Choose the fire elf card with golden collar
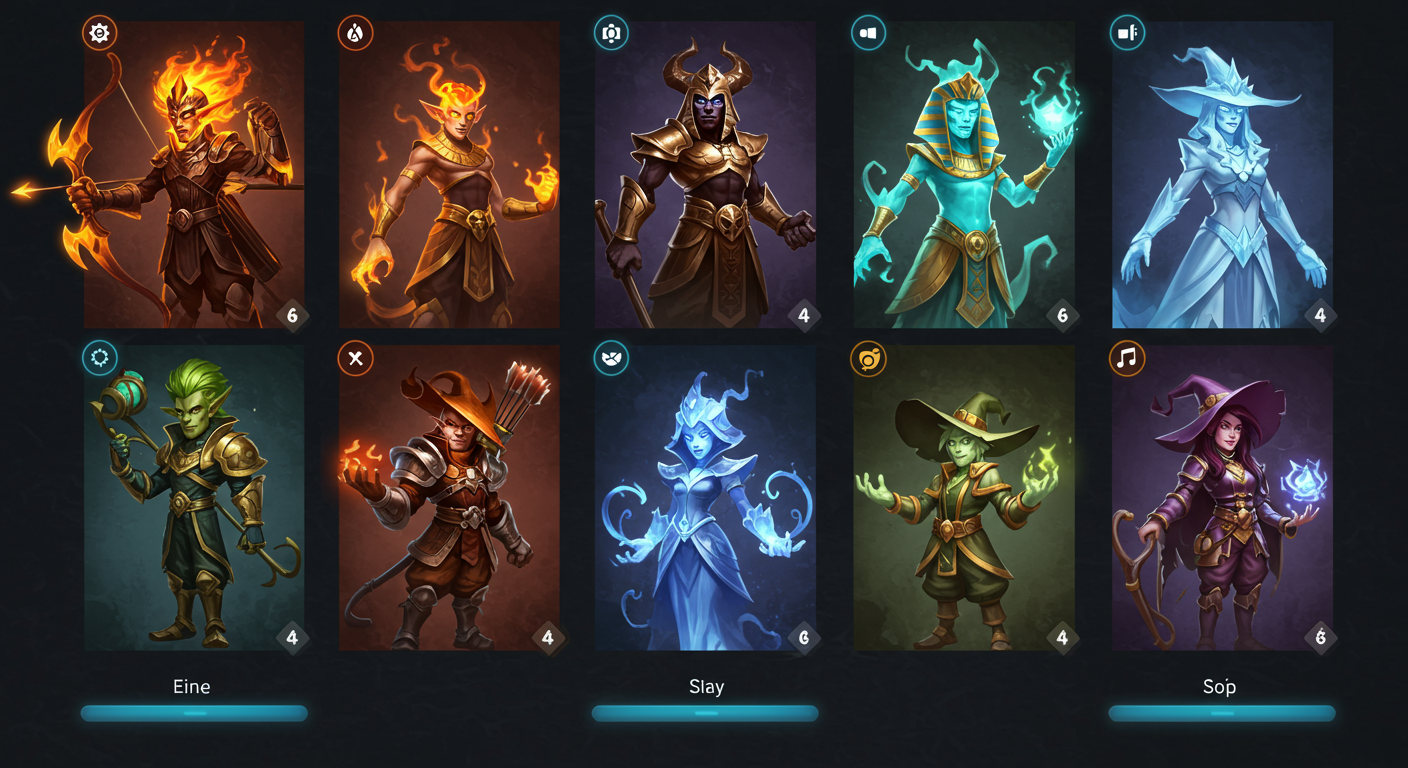 (449, 175)
